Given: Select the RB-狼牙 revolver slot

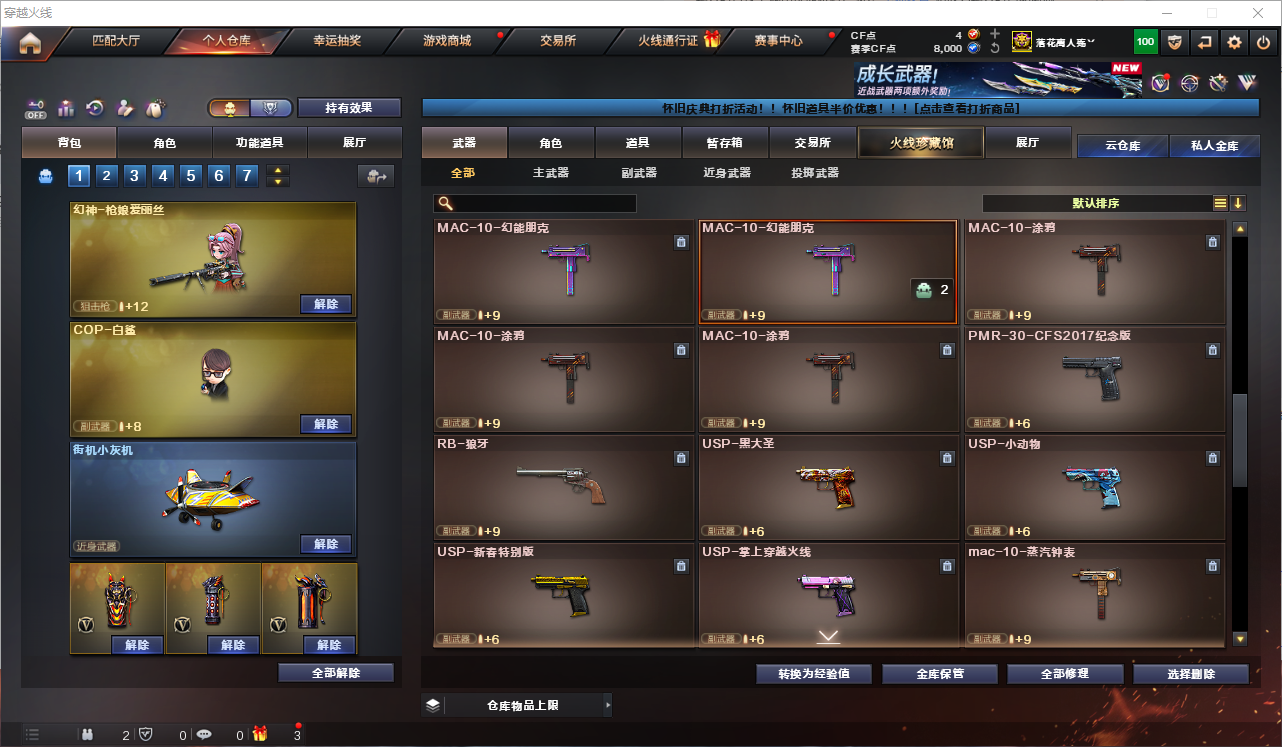Looking at the screenshot, I should pyautogui.click(x=564, y=487).
